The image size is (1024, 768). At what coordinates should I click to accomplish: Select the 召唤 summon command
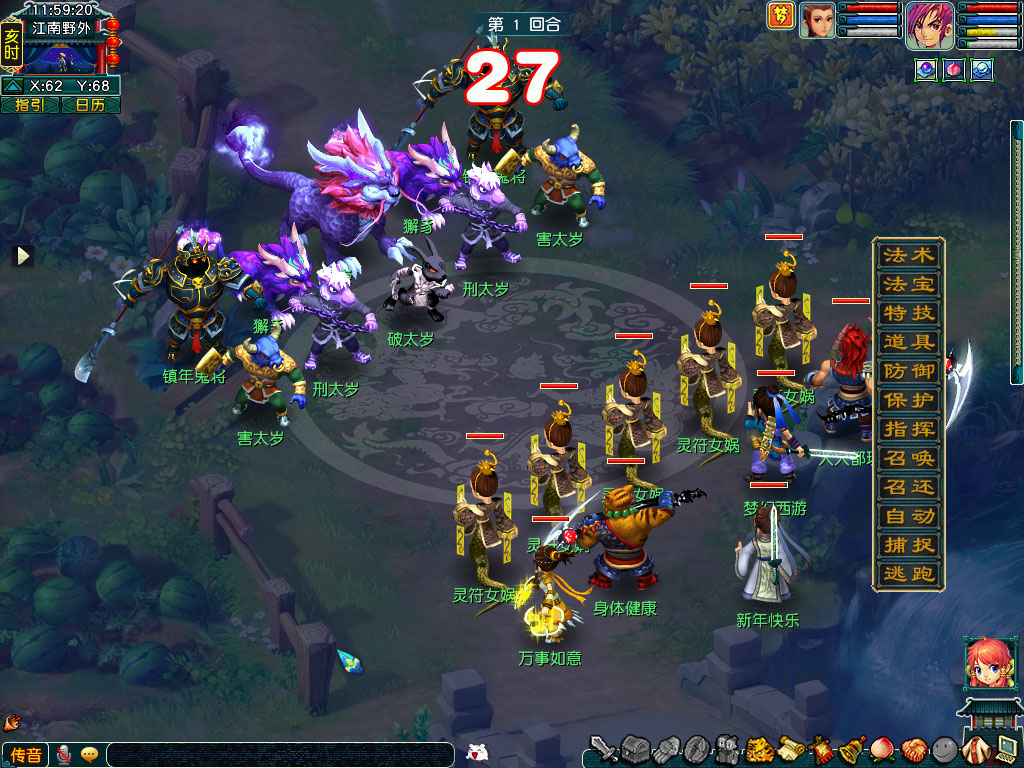[908, 458]
